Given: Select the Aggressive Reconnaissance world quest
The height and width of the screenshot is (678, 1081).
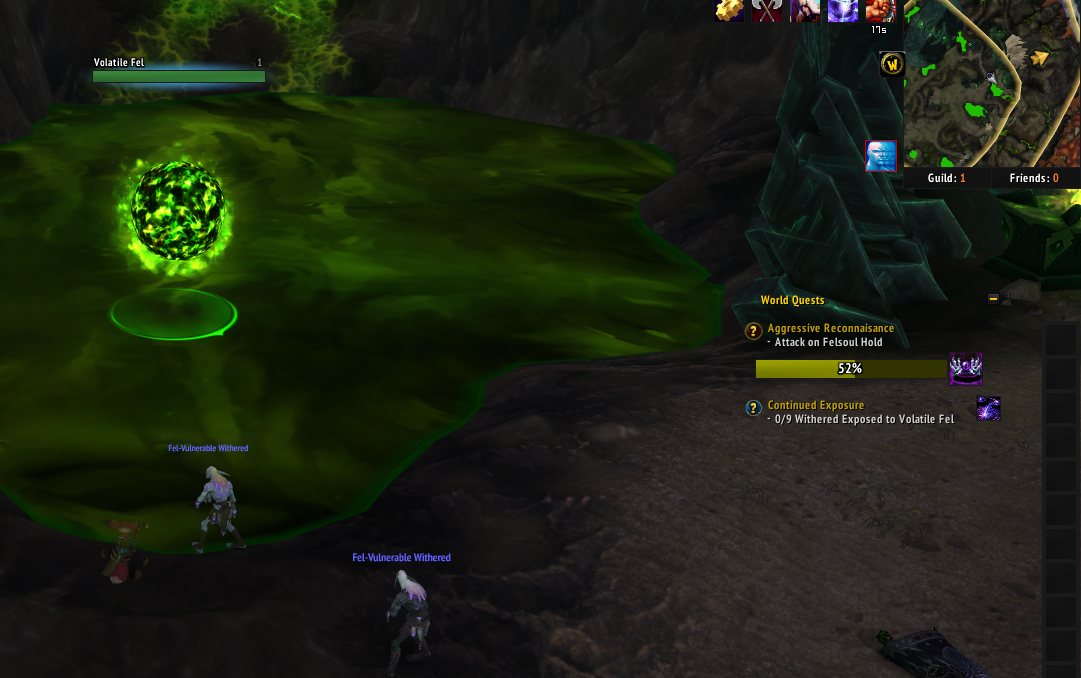Looking at the screenshot, I should click(x=830, y=328).
